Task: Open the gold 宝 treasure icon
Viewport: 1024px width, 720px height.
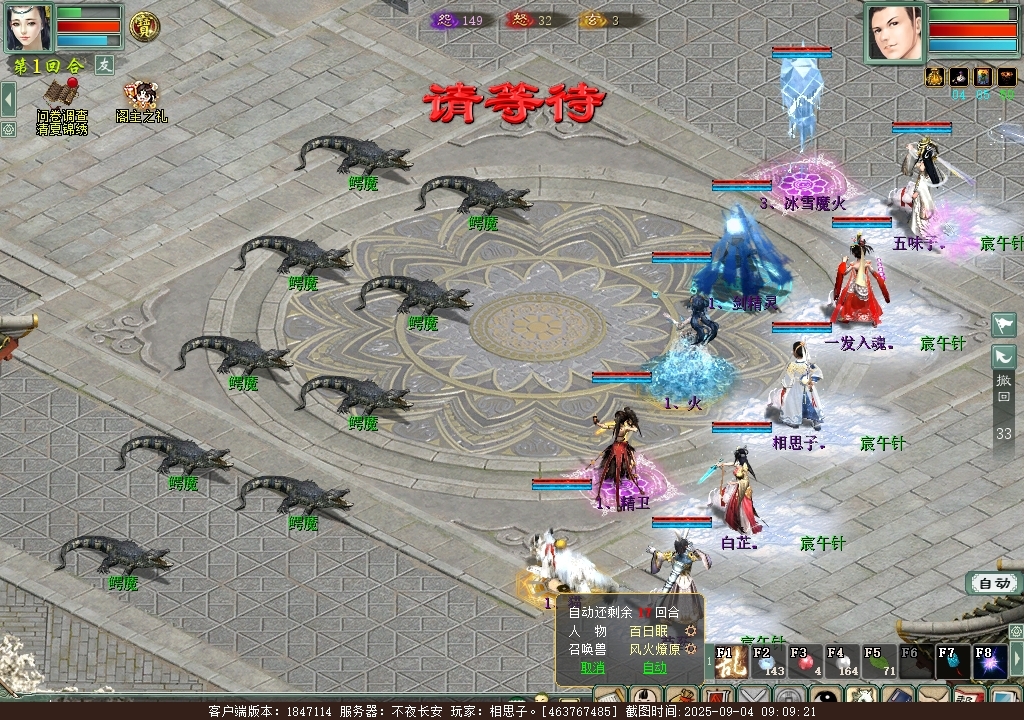Action: 146,26
